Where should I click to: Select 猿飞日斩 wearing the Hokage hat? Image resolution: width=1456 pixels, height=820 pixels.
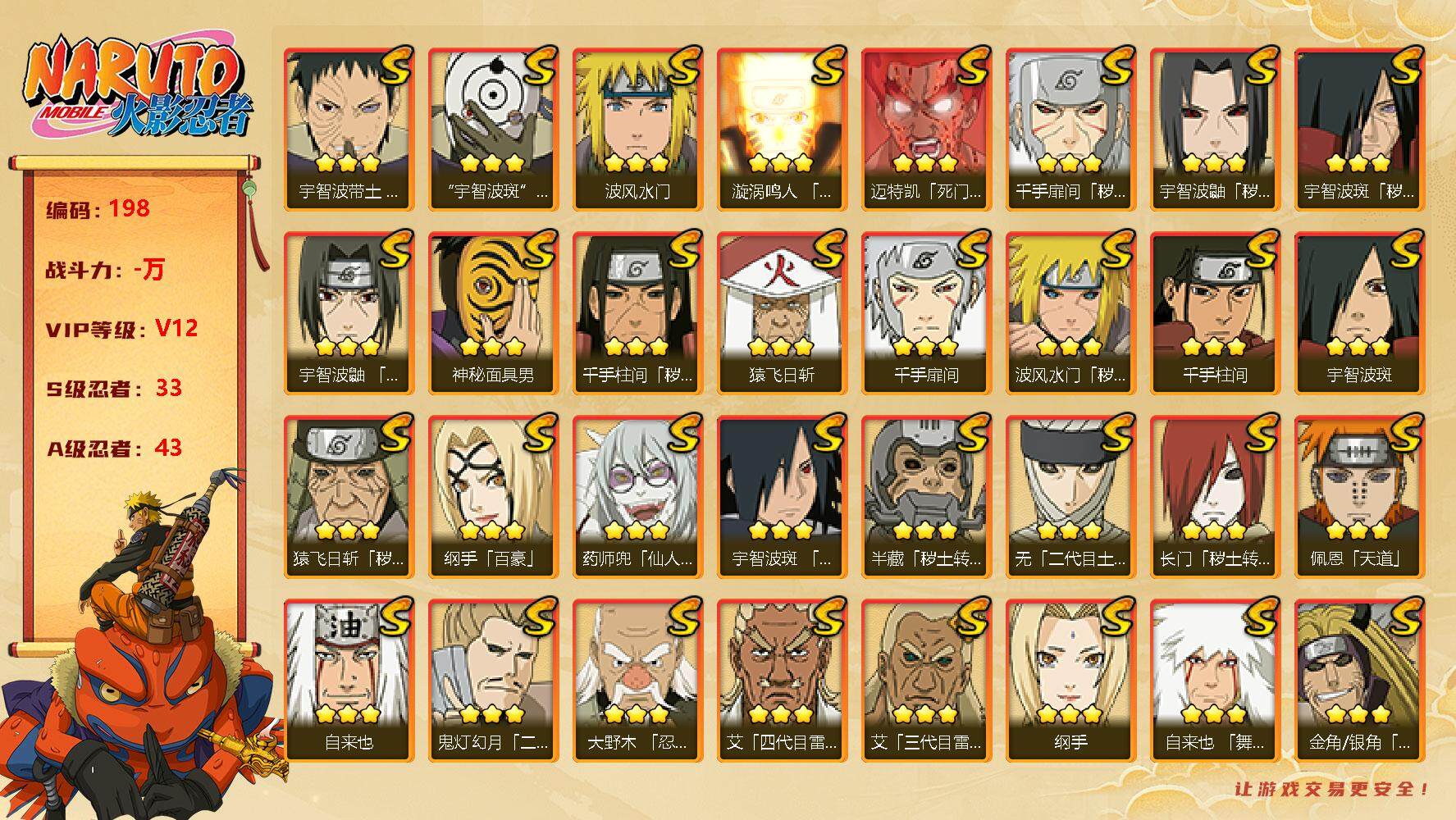[x=782, y=312]
